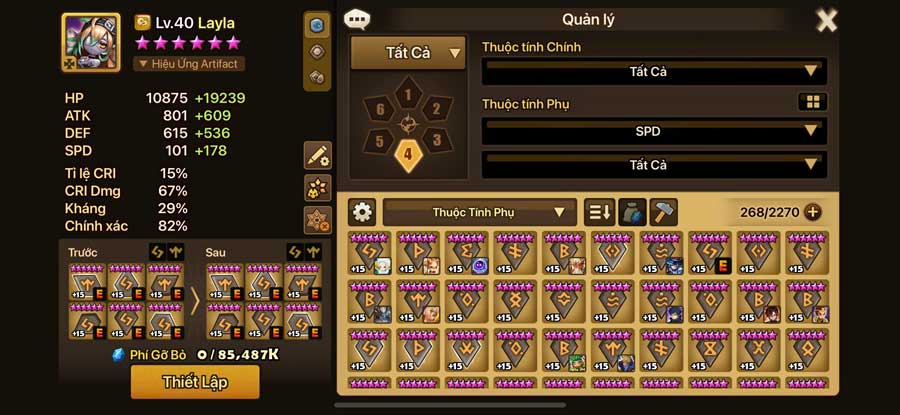The image size is (900, 415).
Task: Open the Thuộc Tính Phụ sort dropdown
Action: coord(479,212)
